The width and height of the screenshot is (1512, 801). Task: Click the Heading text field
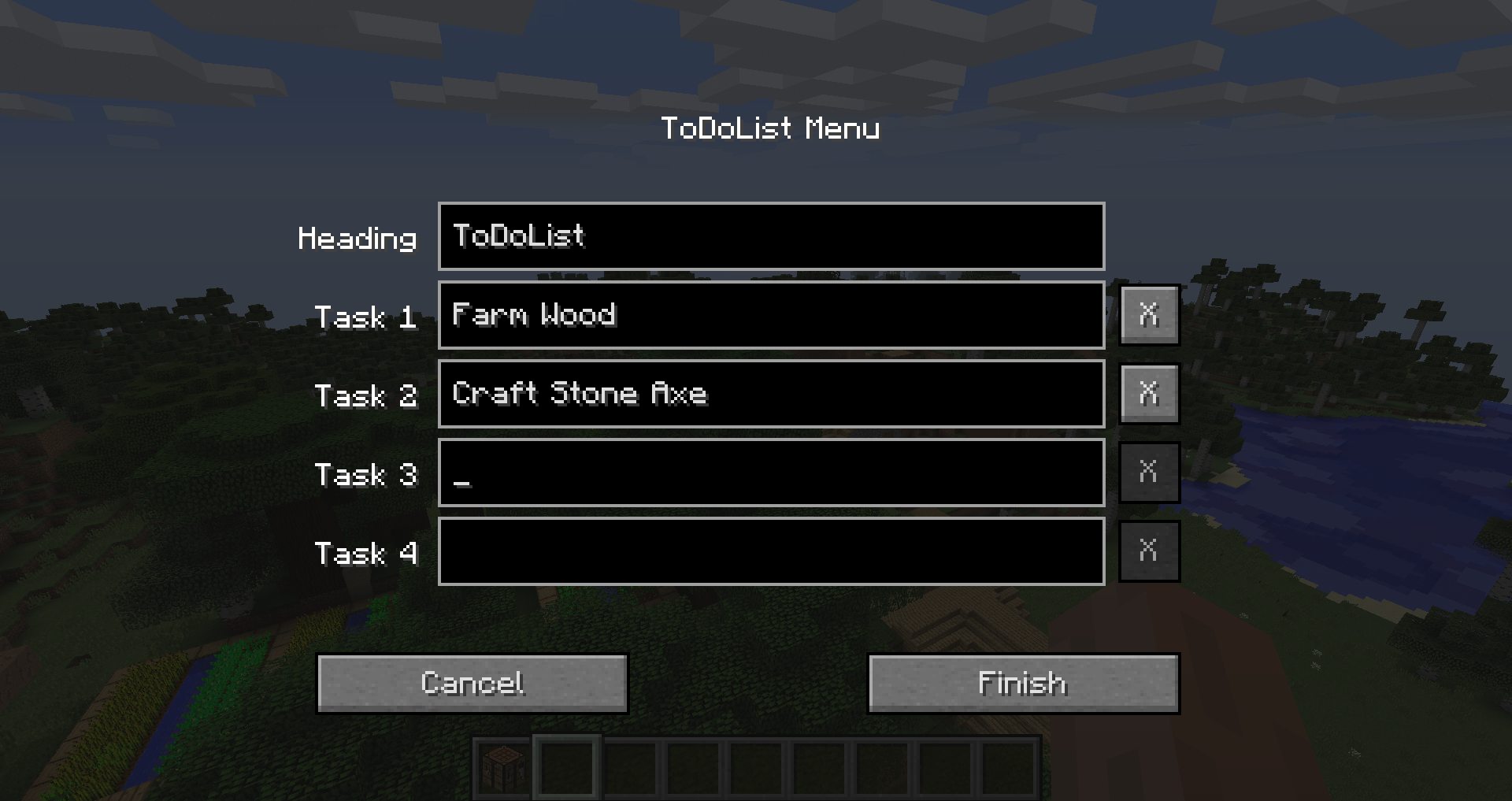pyautogui.click(x=770, y=236)
